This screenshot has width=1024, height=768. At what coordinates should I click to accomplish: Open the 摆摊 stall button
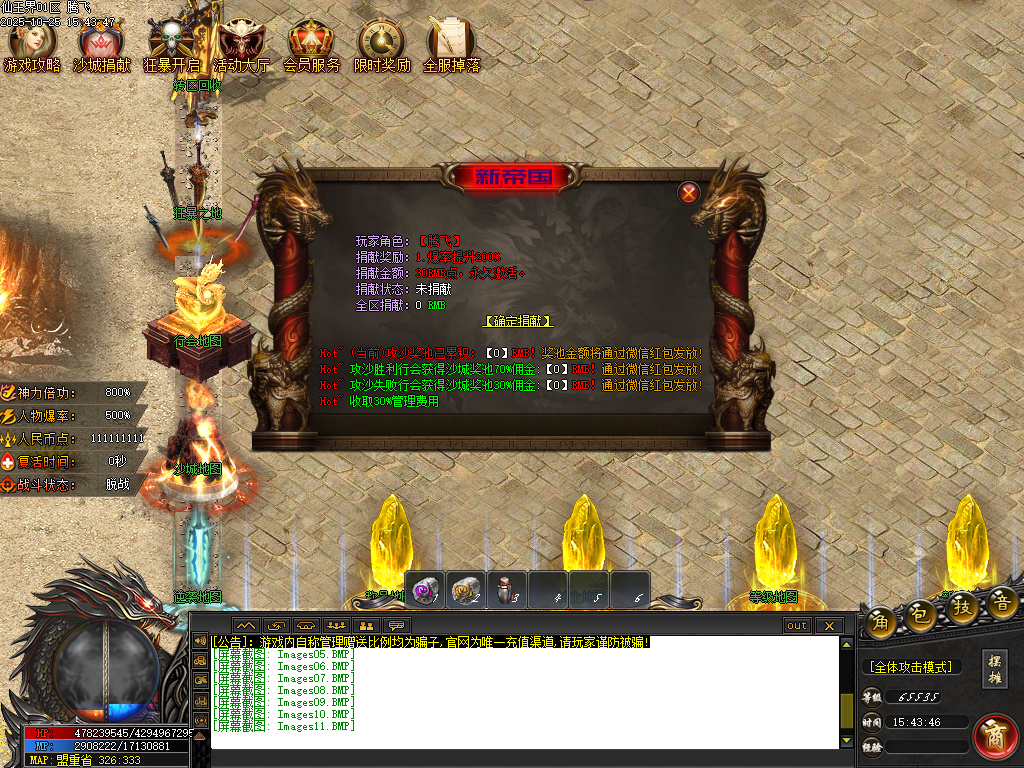[994, 668]
